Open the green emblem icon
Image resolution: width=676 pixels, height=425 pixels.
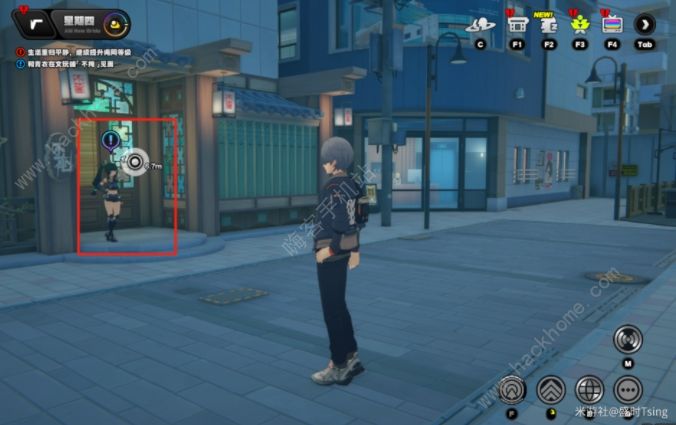click(x=580, y=25)
